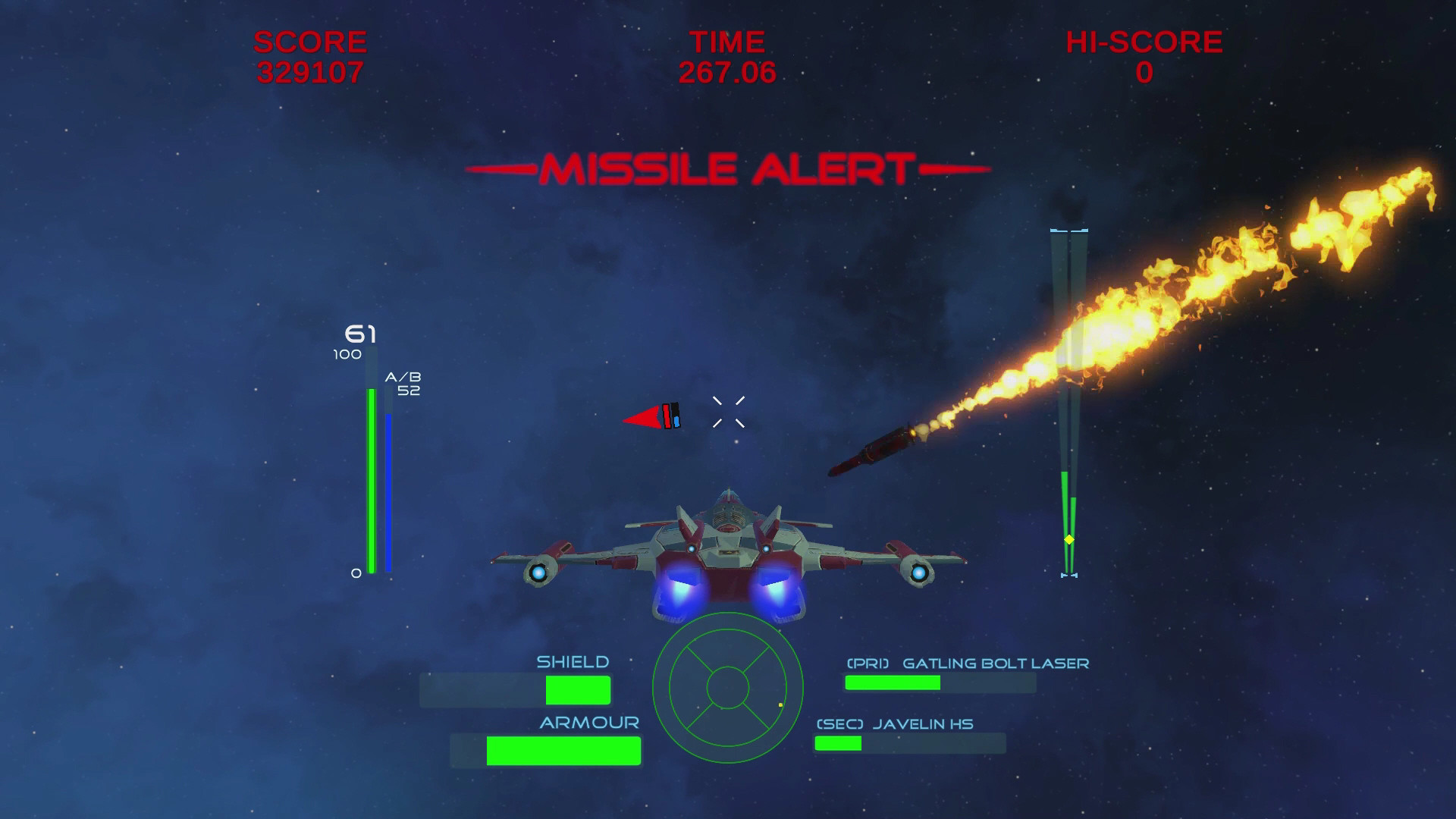This screenshot has height=819, width=1456.
Task: Click the blue A/B boost bar
Action: click(x=388, y=489)
